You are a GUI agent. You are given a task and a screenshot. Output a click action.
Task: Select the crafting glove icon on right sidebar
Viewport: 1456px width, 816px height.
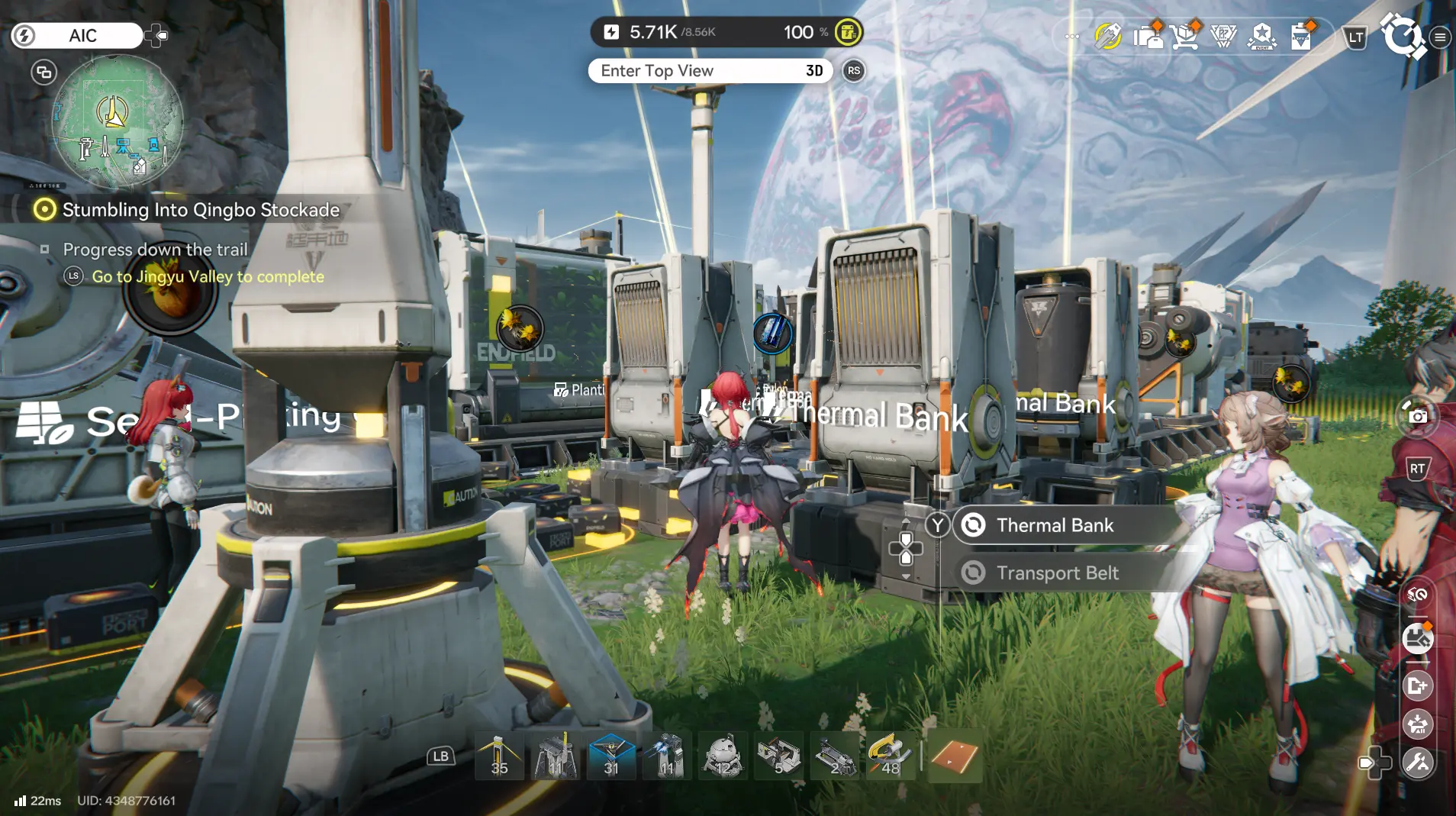click(x=1418, y=639)
